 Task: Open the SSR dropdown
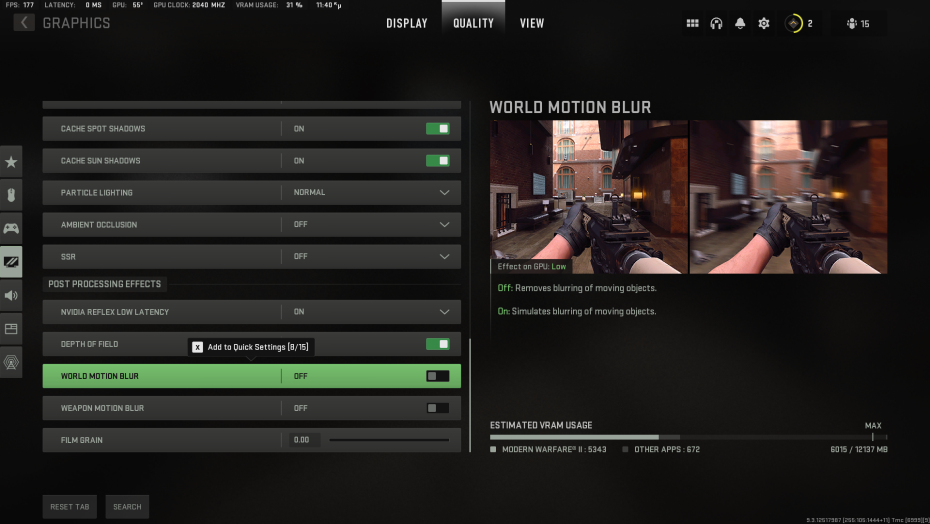click(x=444, y=257)
